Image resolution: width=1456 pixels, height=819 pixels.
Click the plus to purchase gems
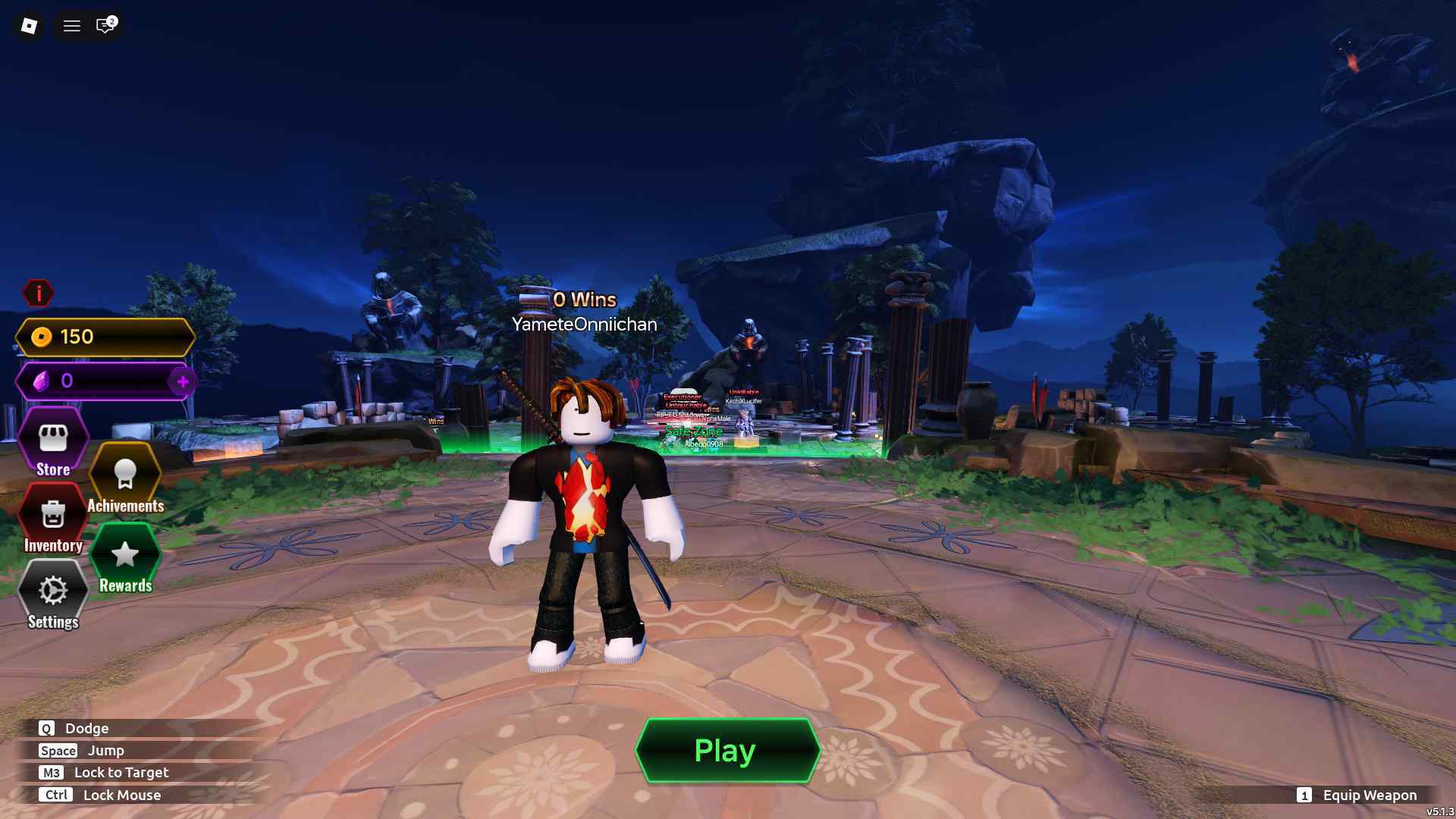click(182, 382)
